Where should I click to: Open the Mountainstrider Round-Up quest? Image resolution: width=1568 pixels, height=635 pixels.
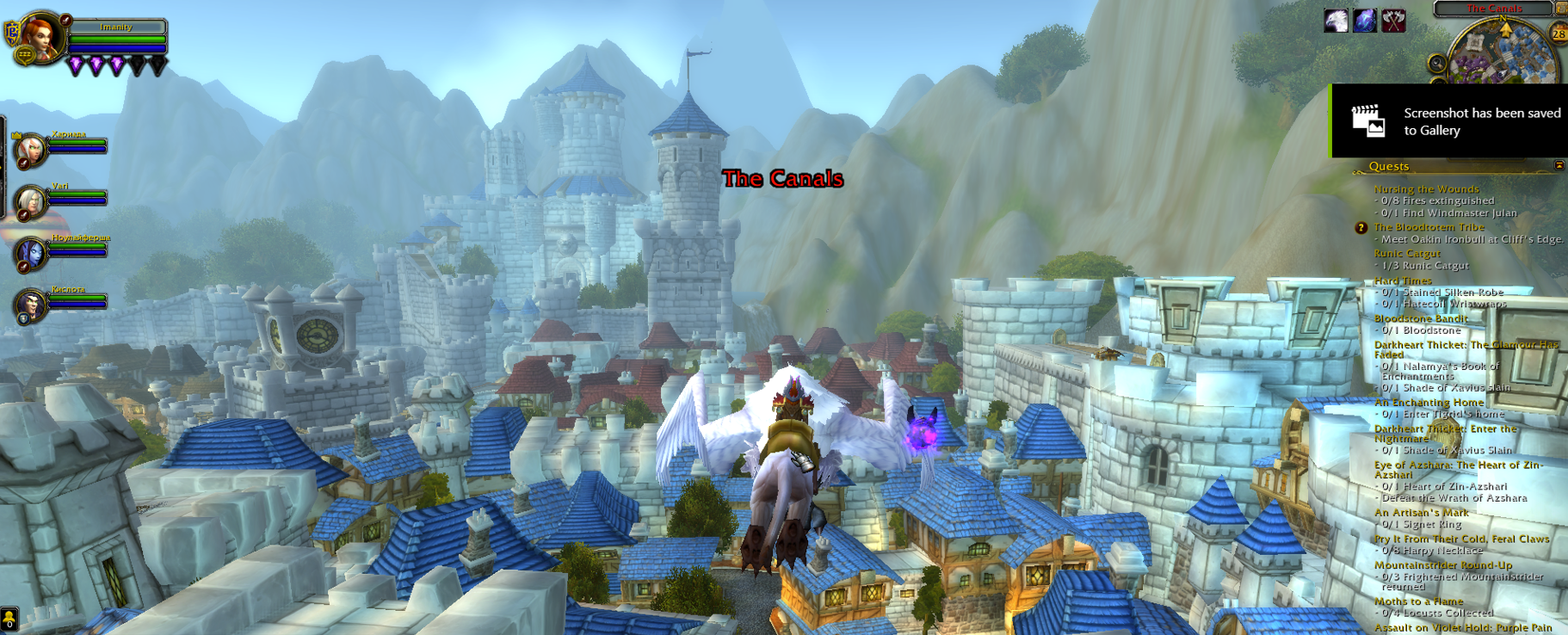(1442, 565)
